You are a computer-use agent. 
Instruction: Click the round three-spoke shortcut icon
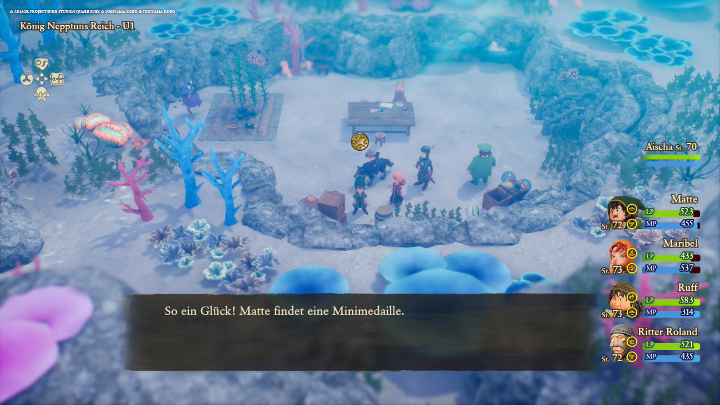pos(26,79)
